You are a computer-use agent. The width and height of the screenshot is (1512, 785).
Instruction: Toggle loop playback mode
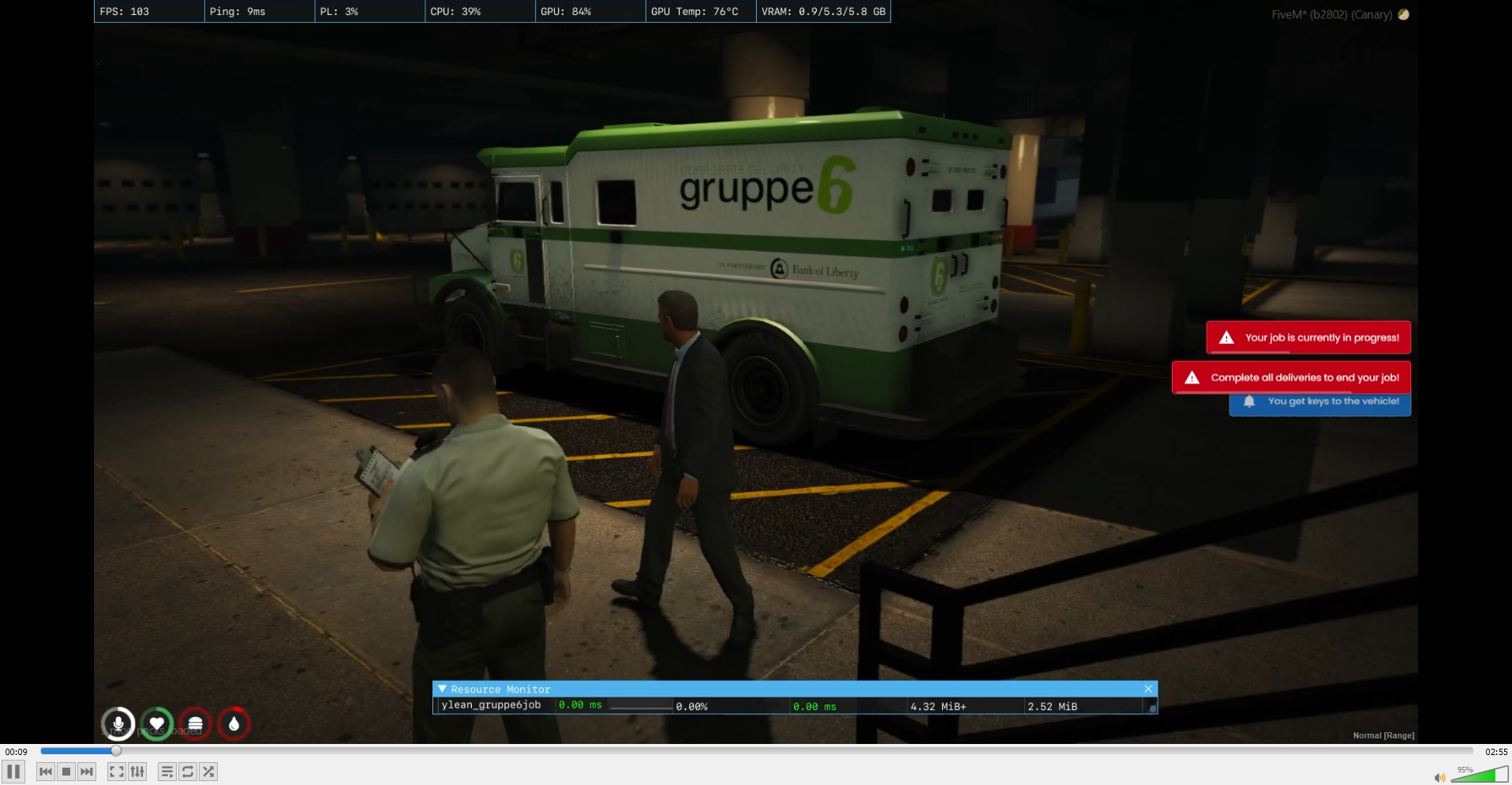[188, 772]
